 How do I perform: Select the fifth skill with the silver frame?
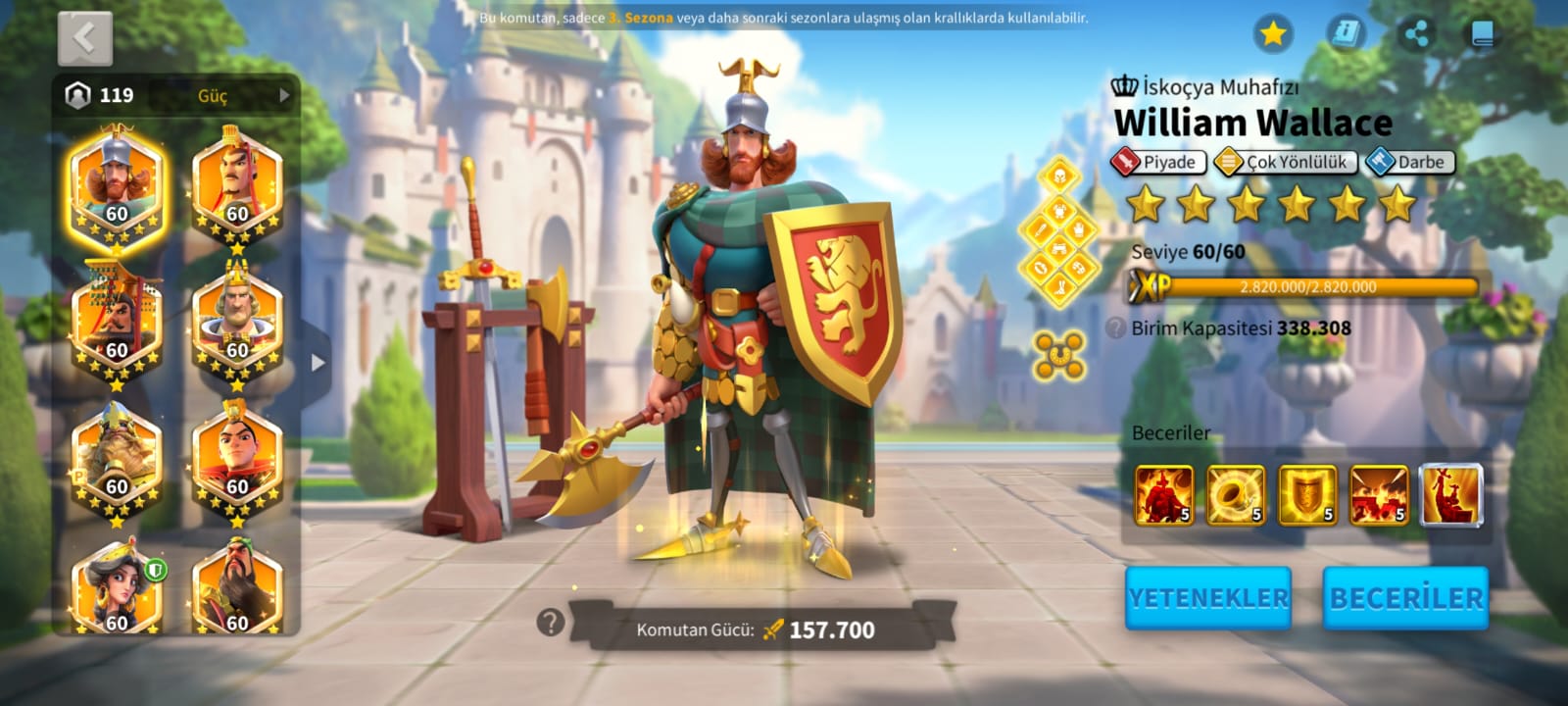[1450, 494]
